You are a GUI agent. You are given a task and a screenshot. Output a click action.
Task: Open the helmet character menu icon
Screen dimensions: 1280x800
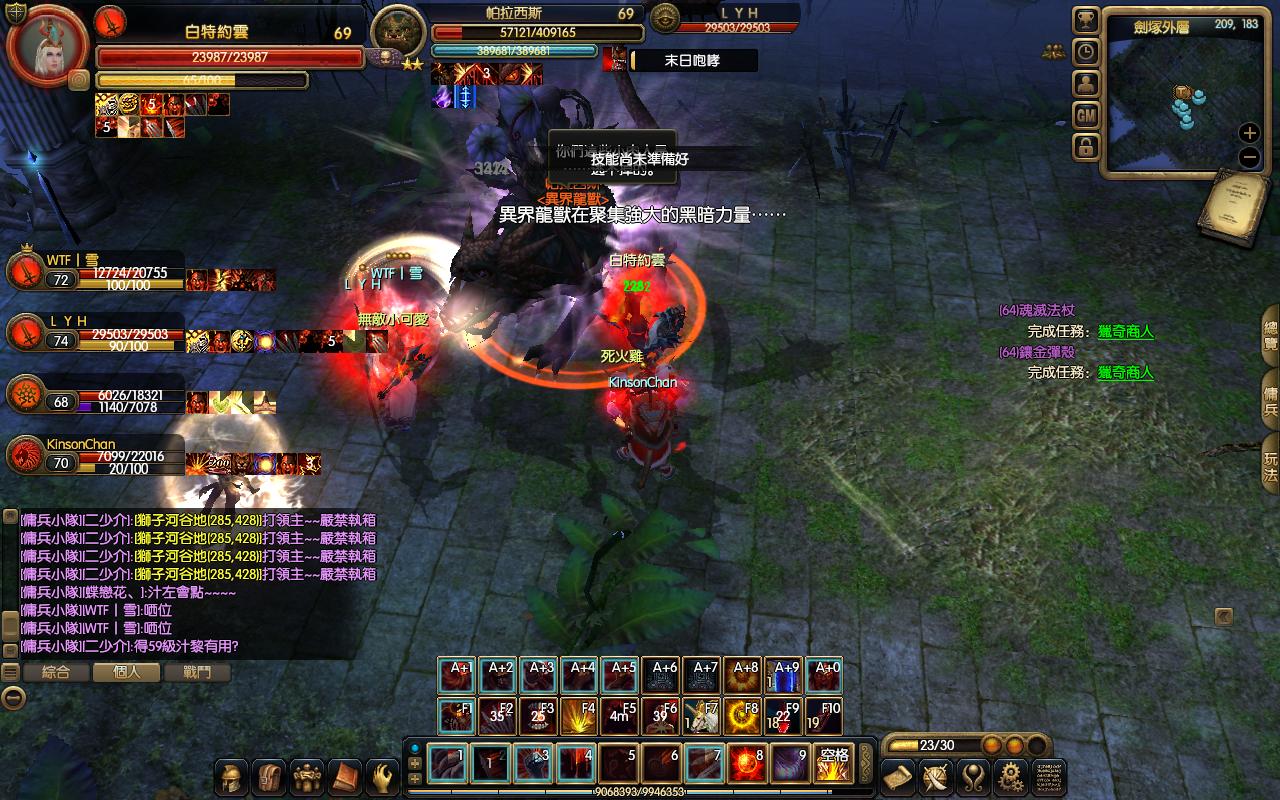click(x=230, y=777)
